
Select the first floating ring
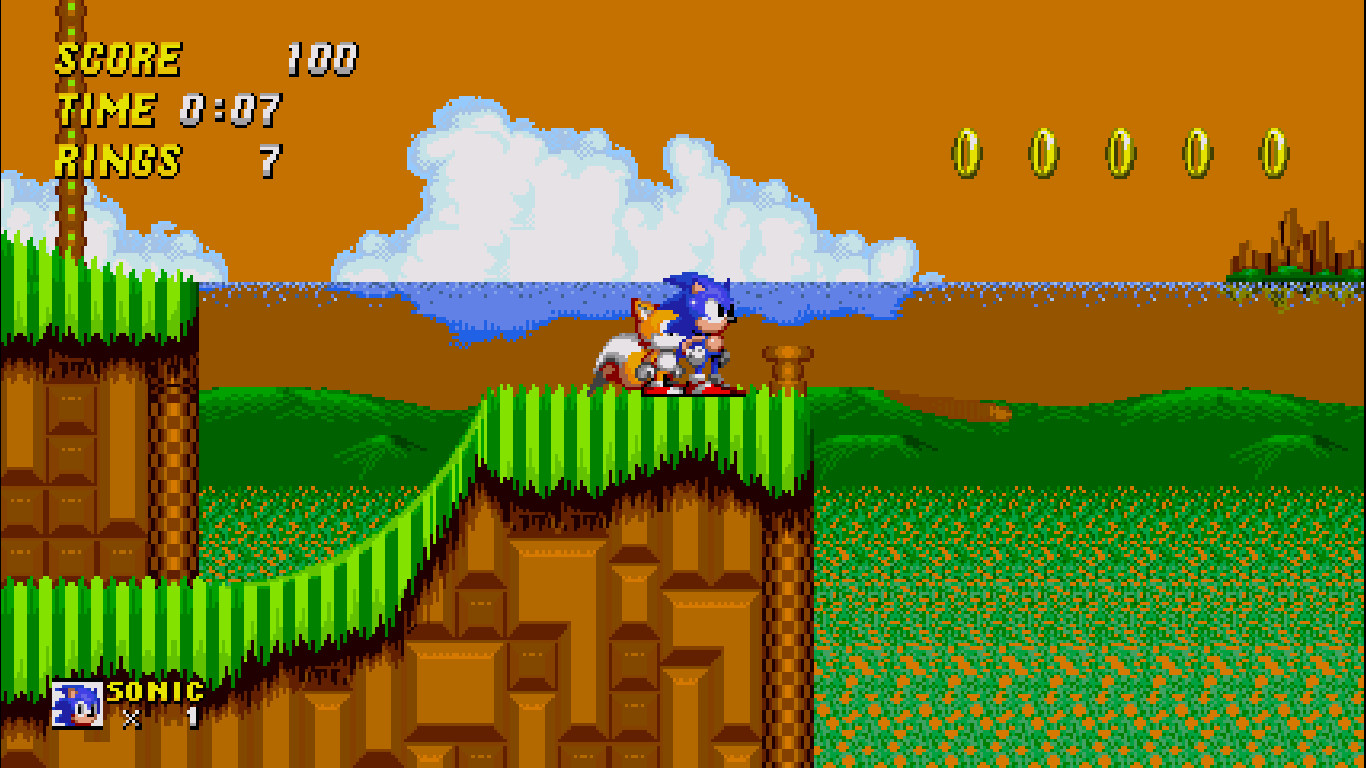(965, 152)
